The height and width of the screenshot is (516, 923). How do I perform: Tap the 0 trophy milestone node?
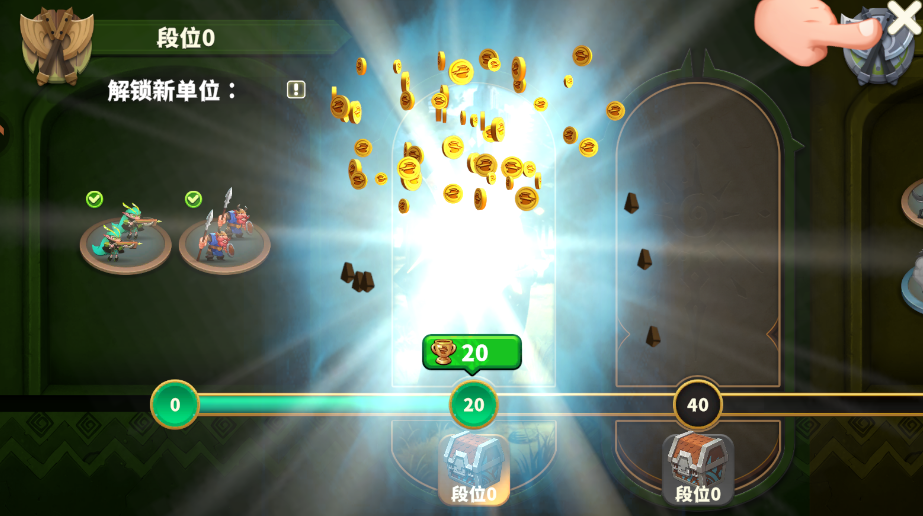175,405
